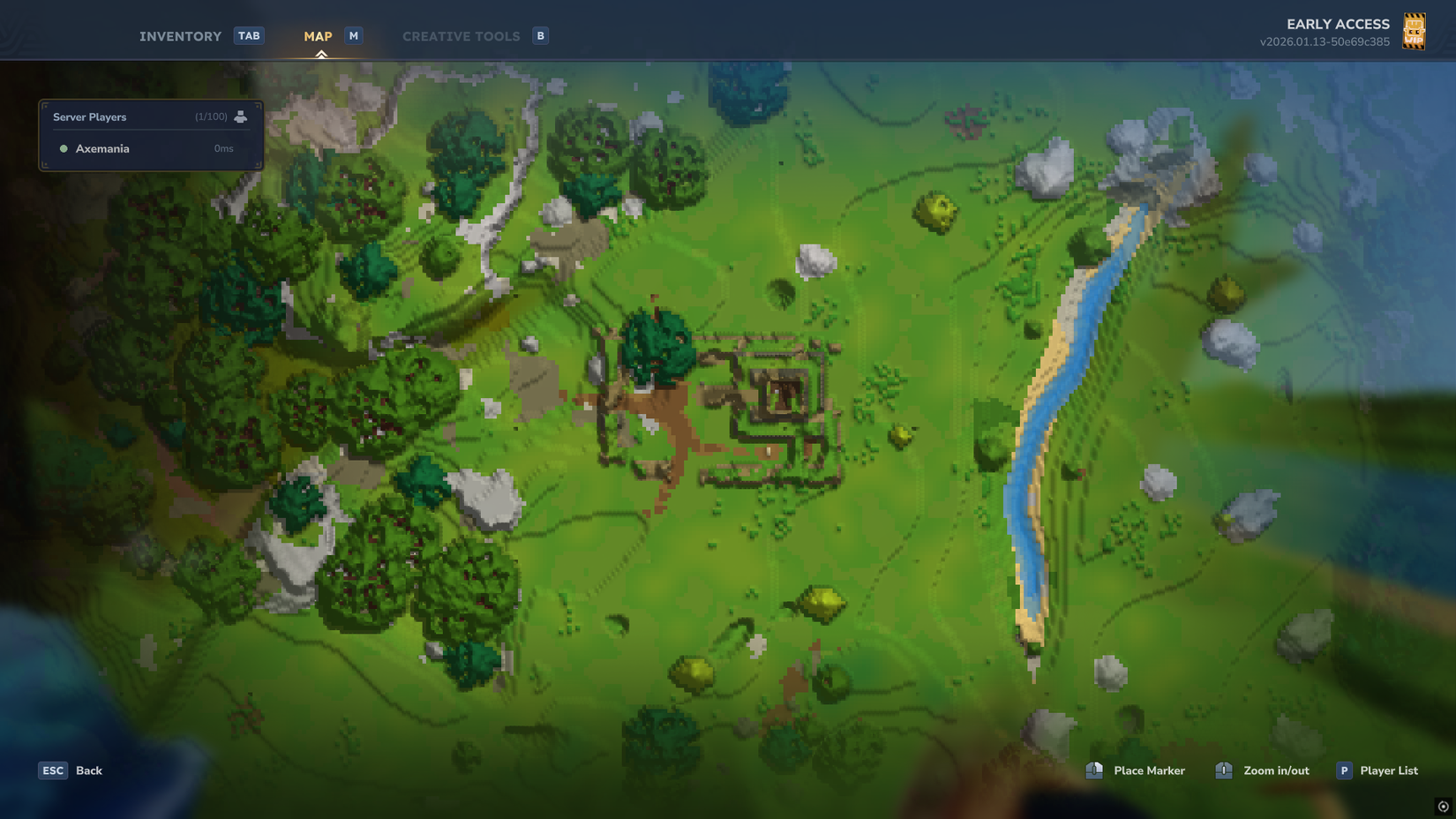
Task: Click the Place Marker mouse icon
Action: 1093,770
